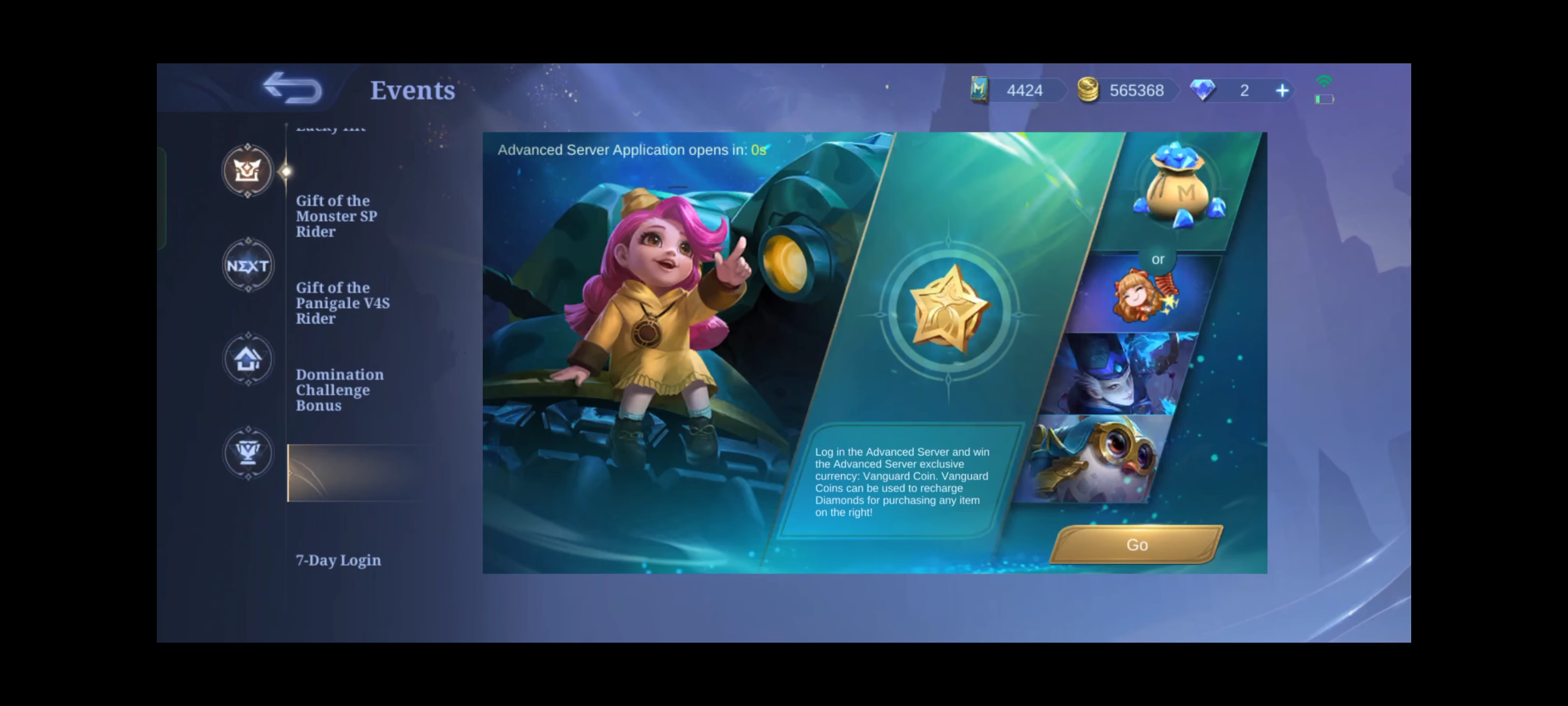This screenshot has width=1568, height=706.
Task: Open the 7-Day Login event
Action: (x=338, y=561)
